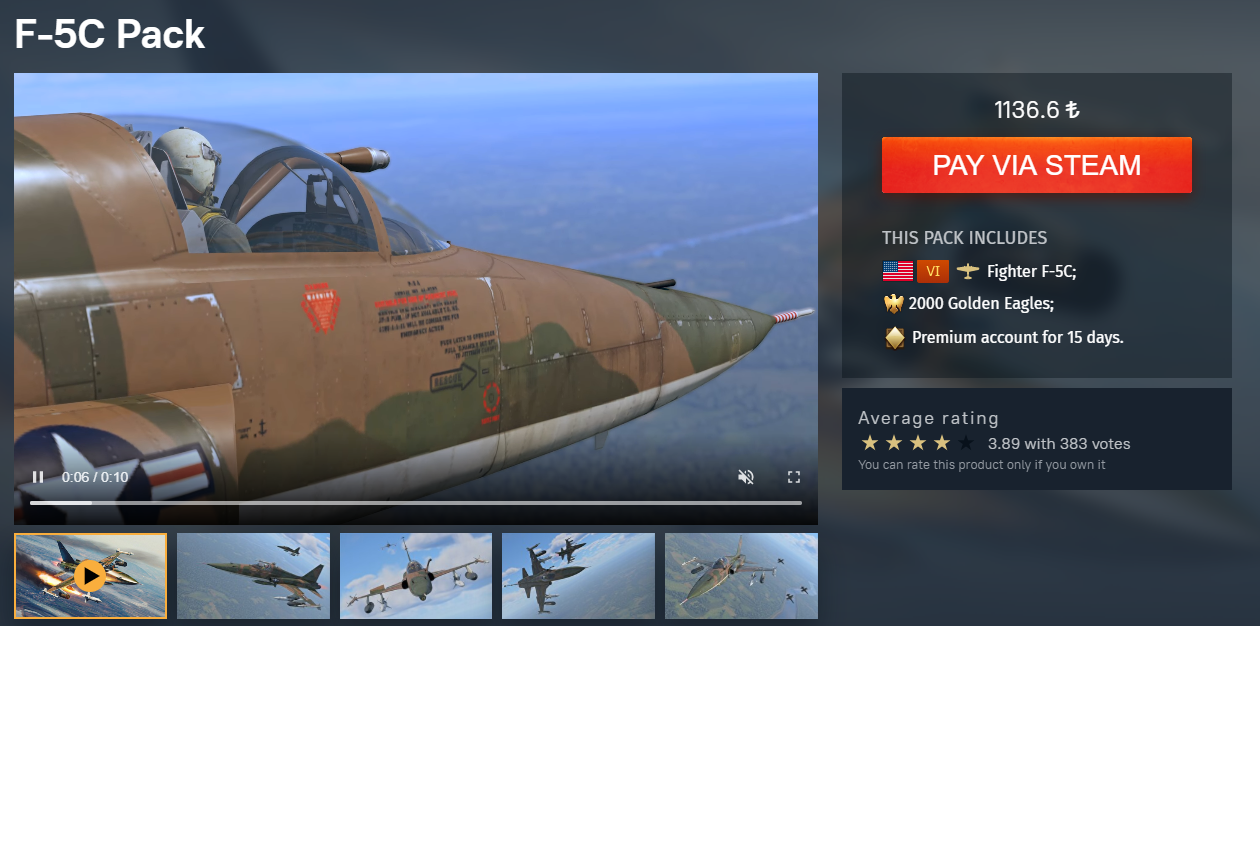View the third screenshot with front-facing jet
Screen dimensions: 1260x852
(x=416, y=576)
